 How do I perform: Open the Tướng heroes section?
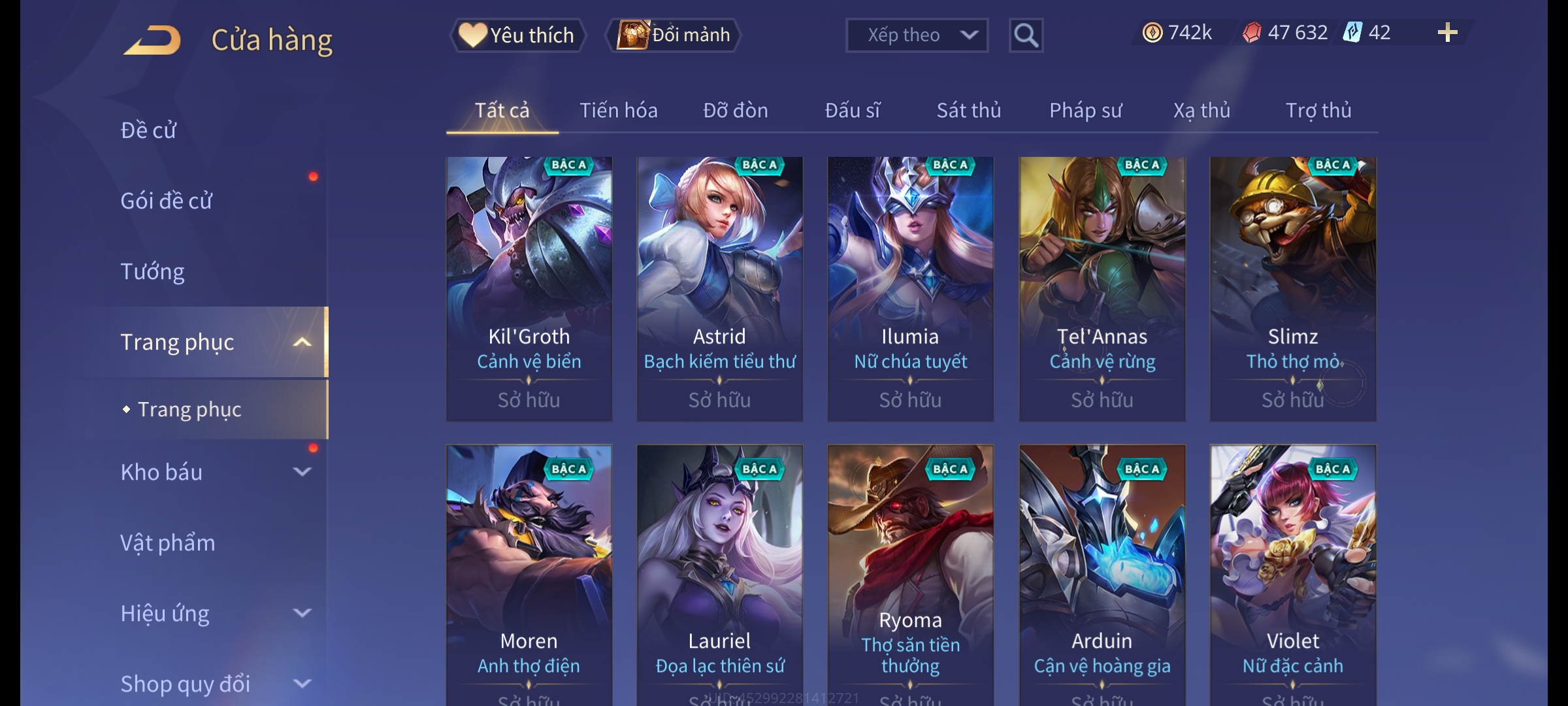(152, 271)
